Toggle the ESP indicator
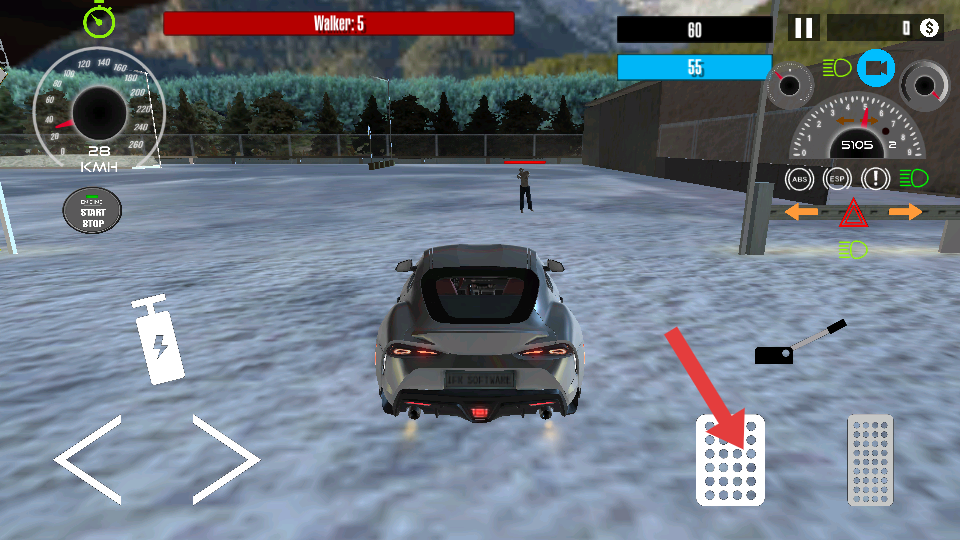The image size is (960, 540). (837, 180)
